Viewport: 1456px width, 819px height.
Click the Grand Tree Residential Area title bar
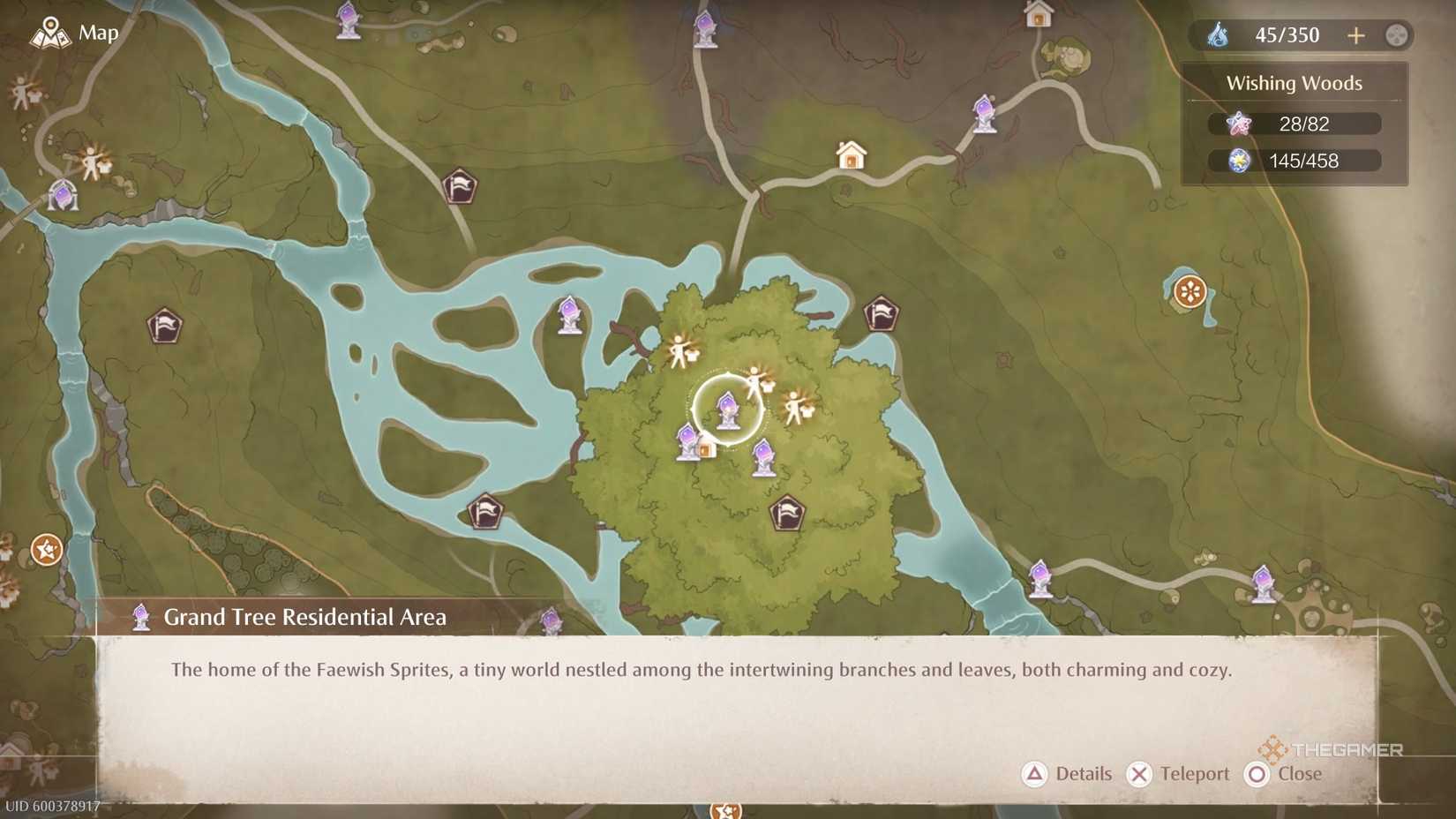(304, 617)
